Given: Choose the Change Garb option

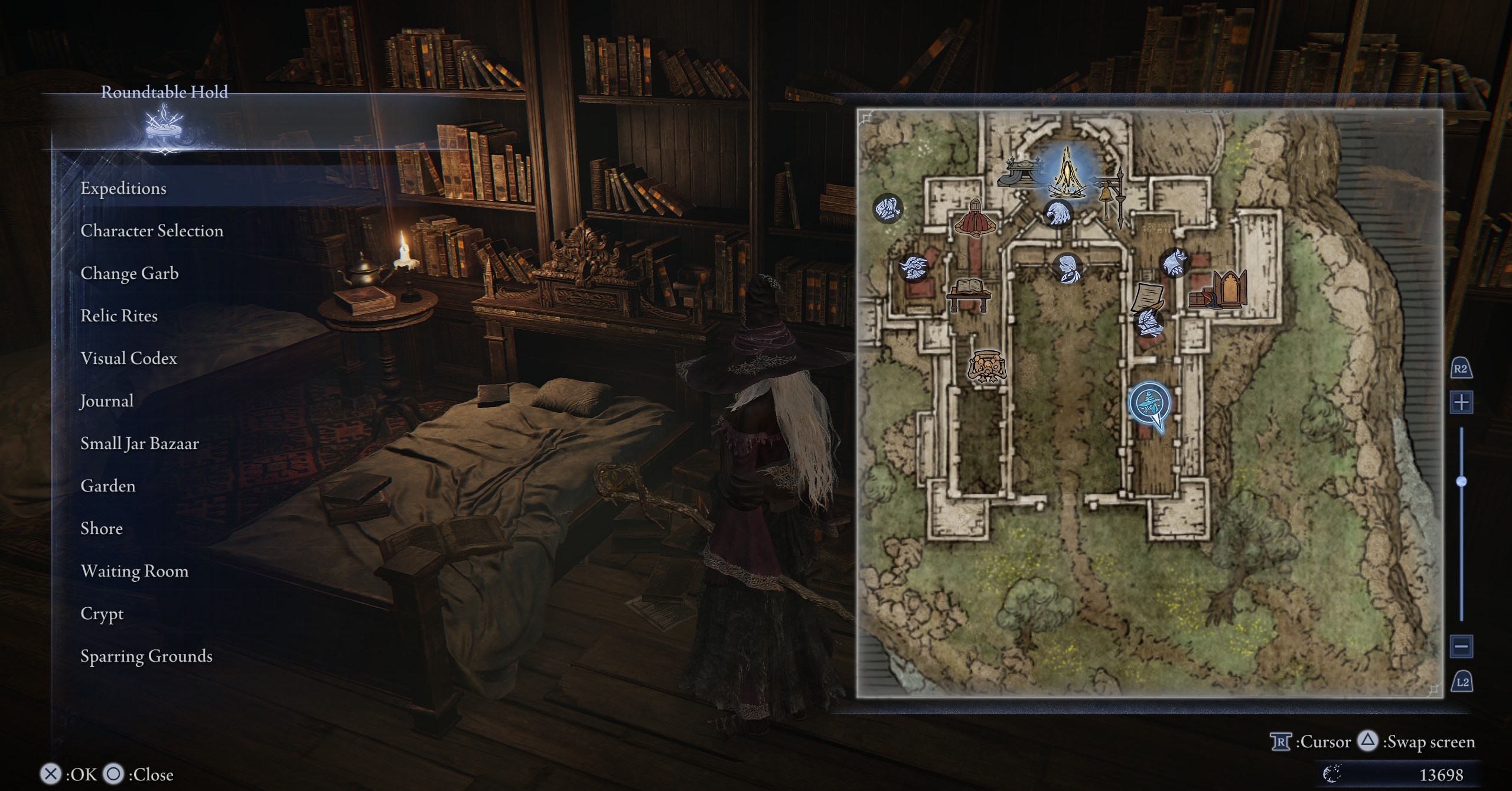Looking at the screenshot, I should pyautogui.click(x=129, y=274).
